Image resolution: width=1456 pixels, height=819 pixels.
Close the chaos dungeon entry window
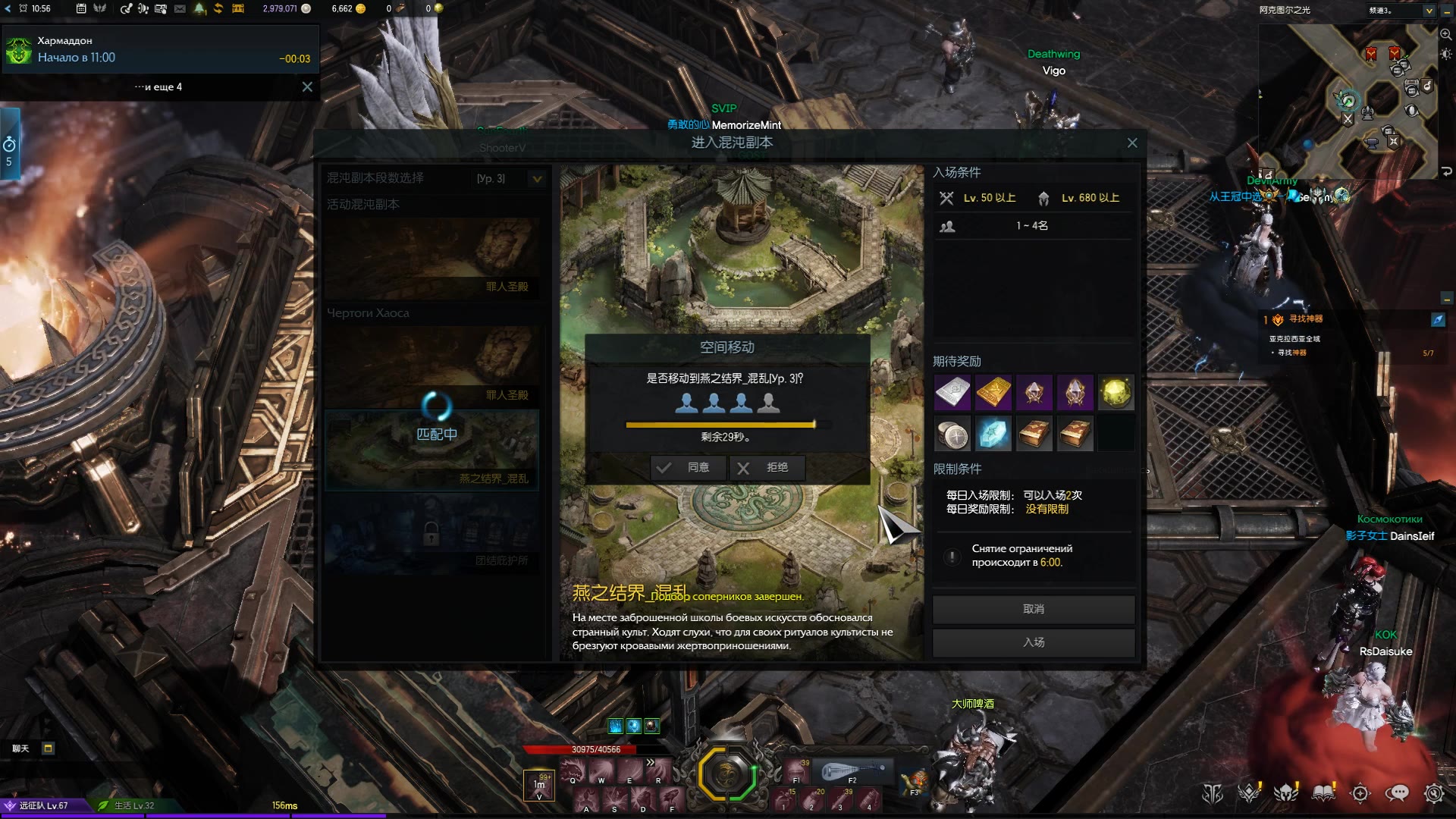pos(1132,143)
